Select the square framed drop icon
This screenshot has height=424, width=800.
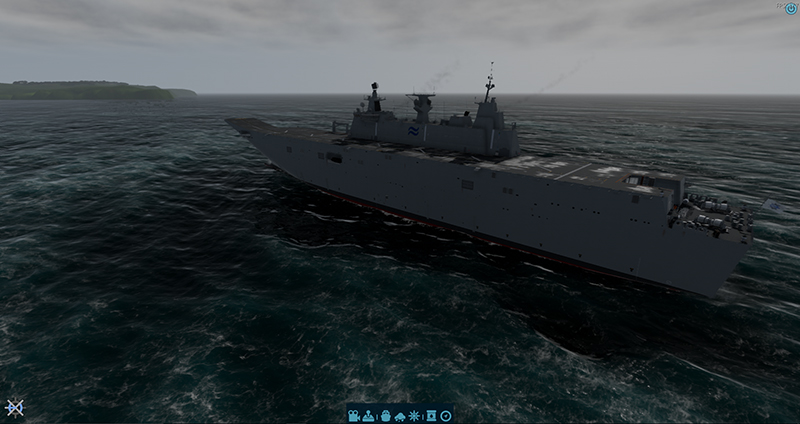(x=431, y=415)
